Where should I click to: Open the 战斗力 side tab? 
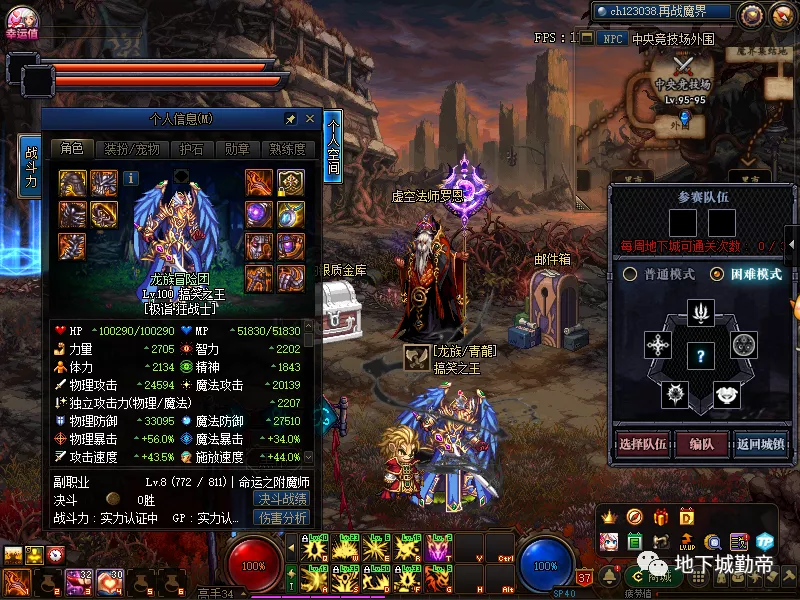pos(31,167)
